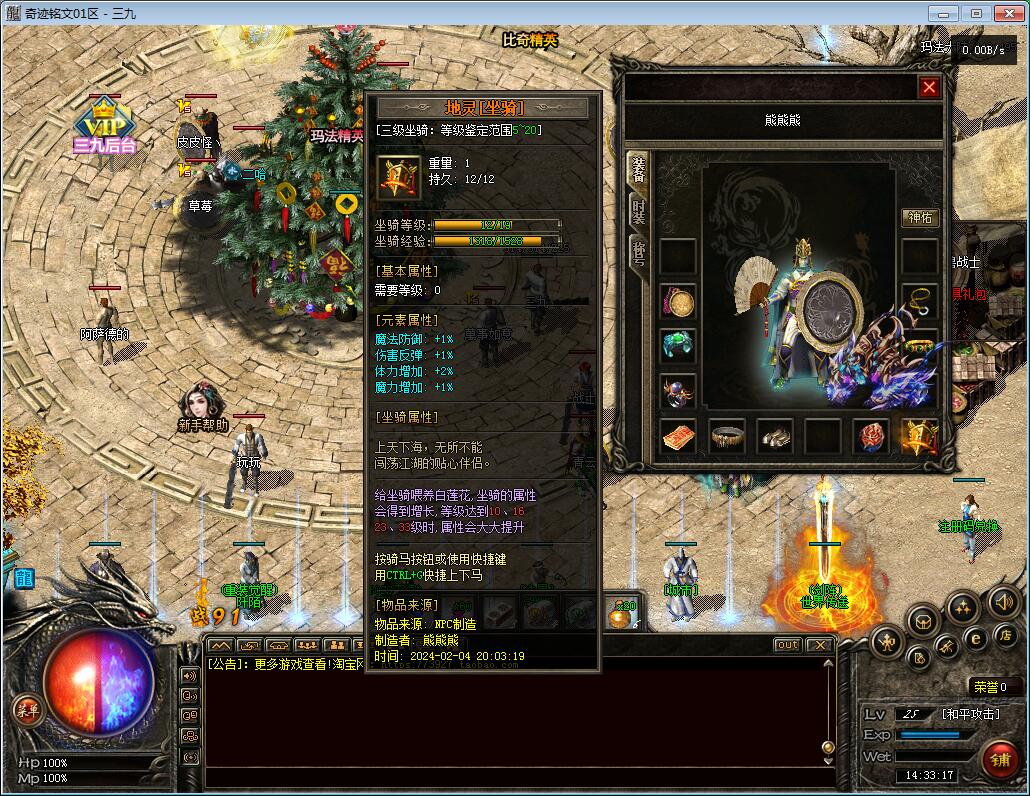Close the character equipment panel
This screenshot has width=1030, height=796.
[929, 88]
